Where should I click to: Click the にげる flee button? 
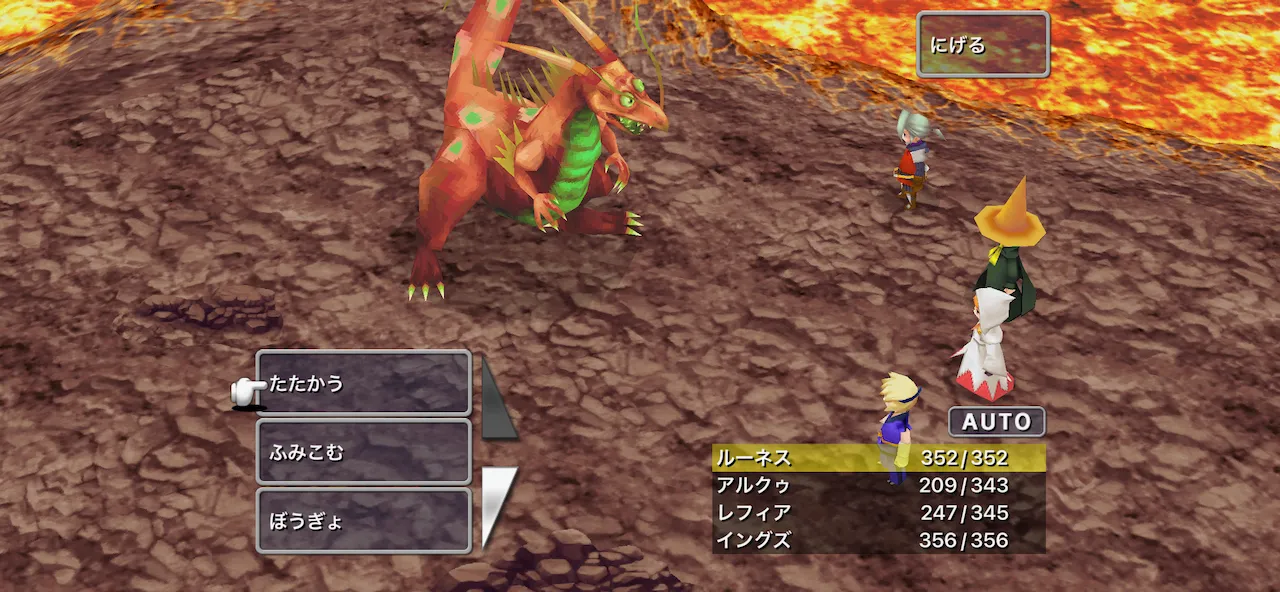(x=982, y=45)
